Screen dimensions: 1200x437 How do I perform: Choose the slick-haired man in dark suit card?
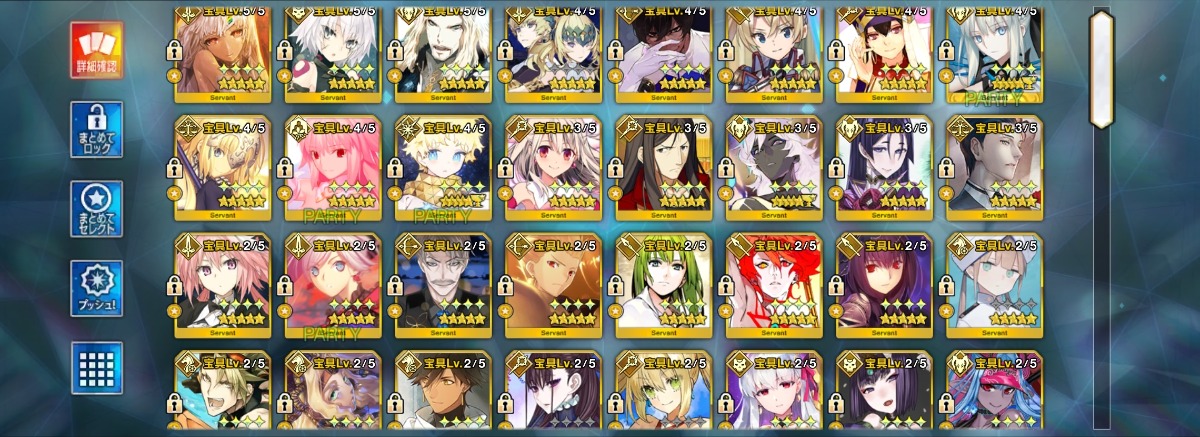(x=994, y=167)
